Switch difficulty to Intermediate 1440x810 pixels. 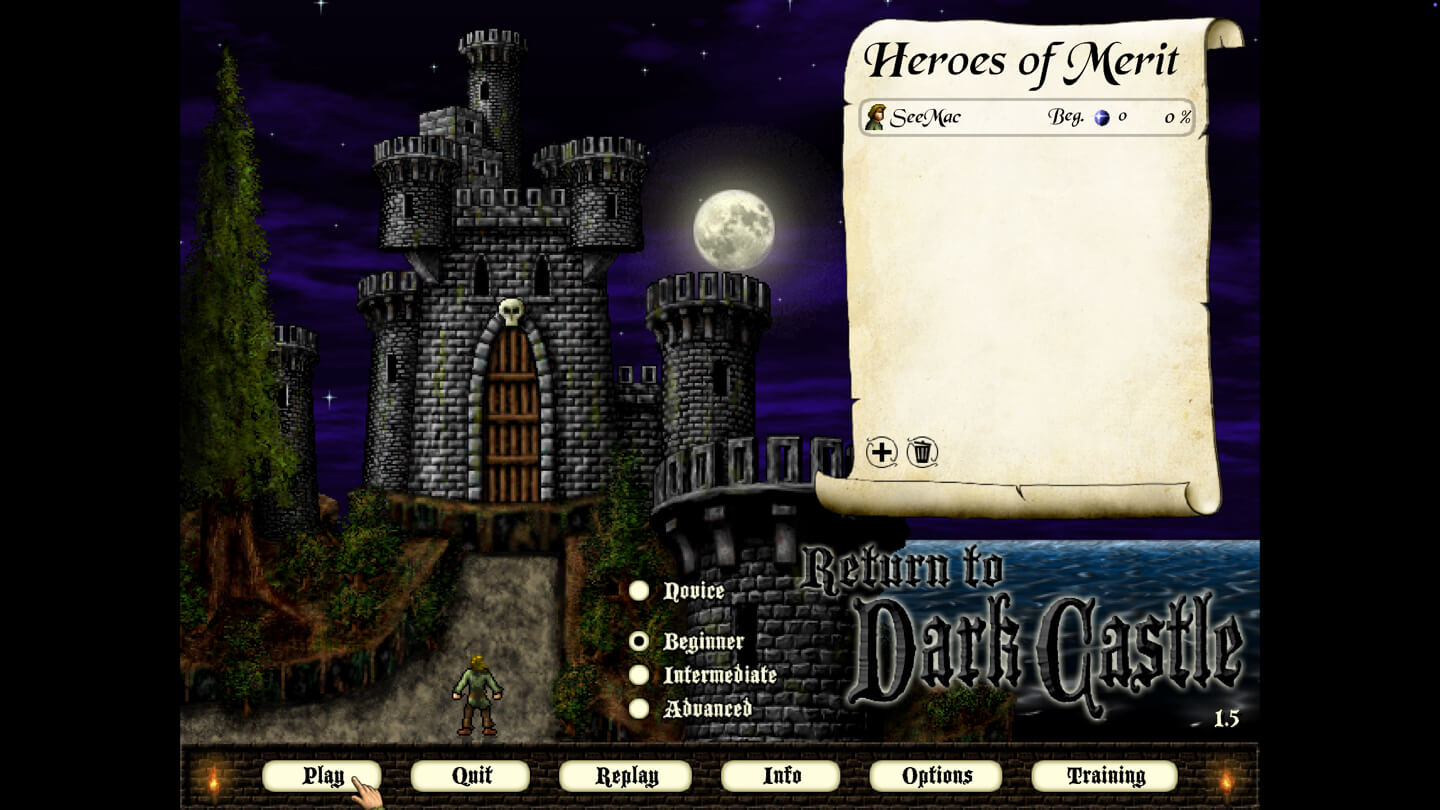click(x=639, y=675)
